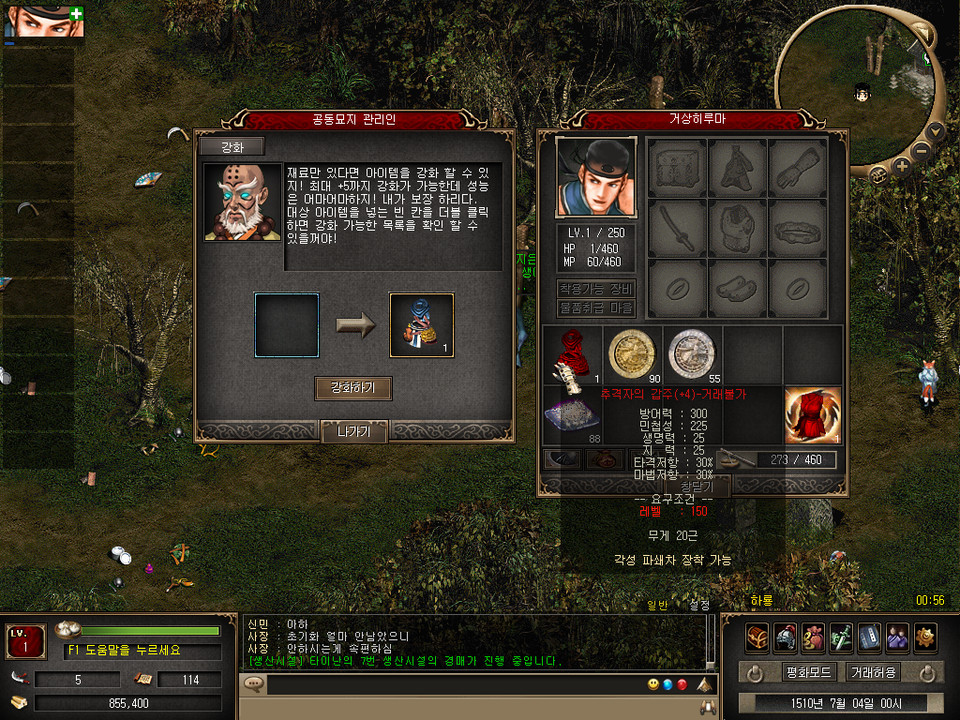Click the enhancement result item slot
The width and height of the screenshot is (960, 720).
pos(421,325)
